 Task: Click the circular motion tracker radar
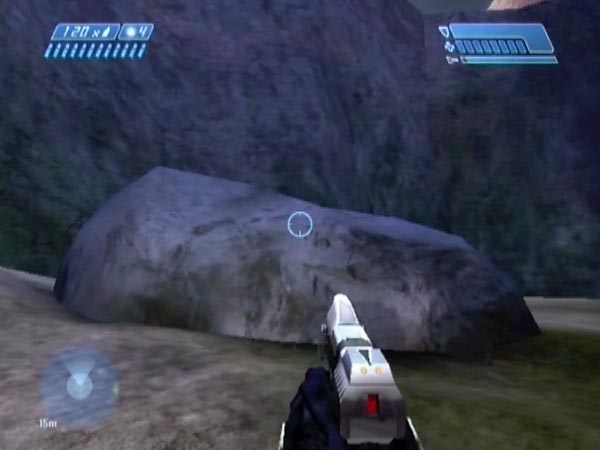pyautogui.click(x=79, y=385)
